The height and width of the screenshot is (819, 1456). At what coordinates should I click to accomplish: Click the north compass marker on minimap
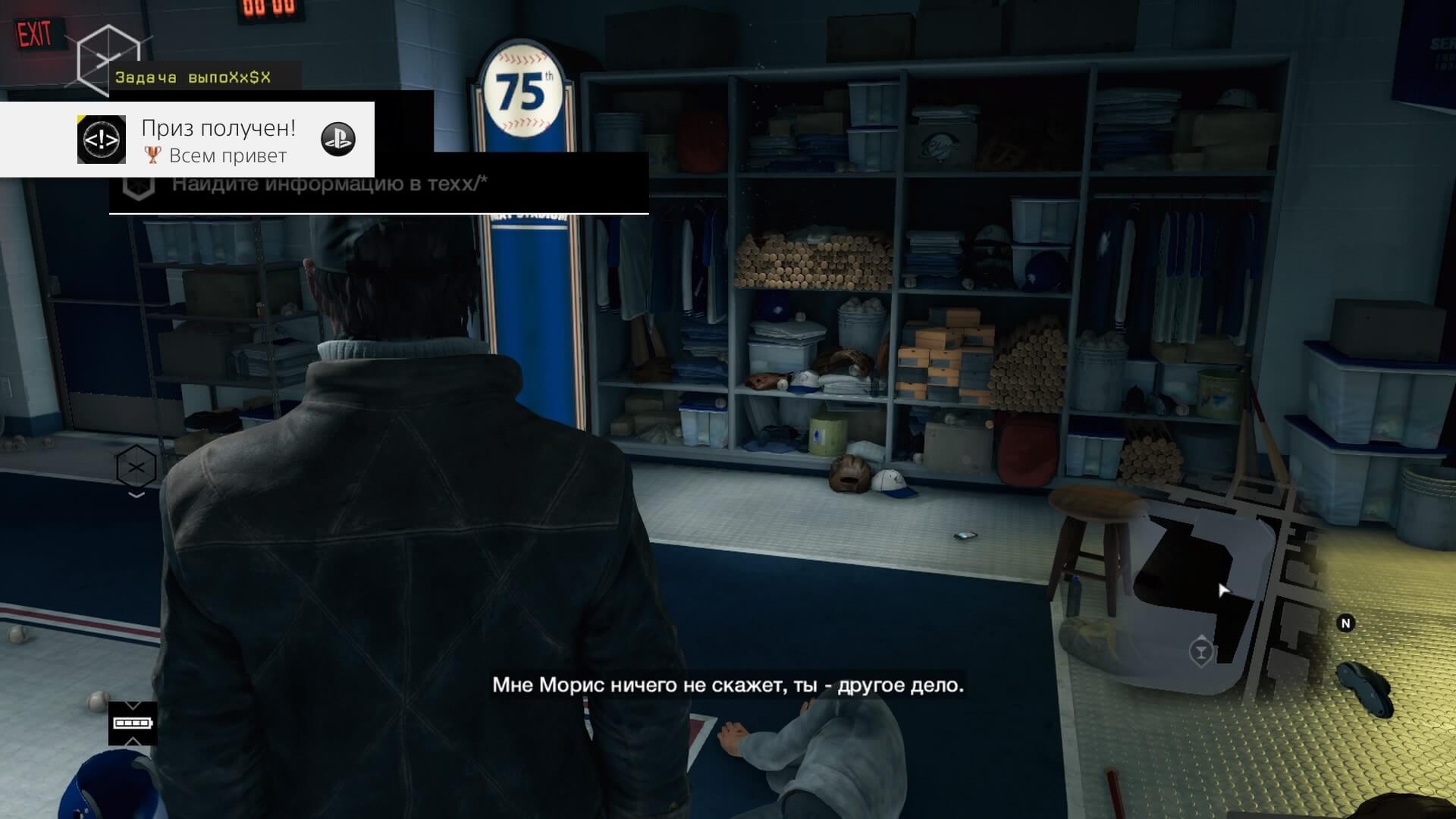tap(1345, 623)
